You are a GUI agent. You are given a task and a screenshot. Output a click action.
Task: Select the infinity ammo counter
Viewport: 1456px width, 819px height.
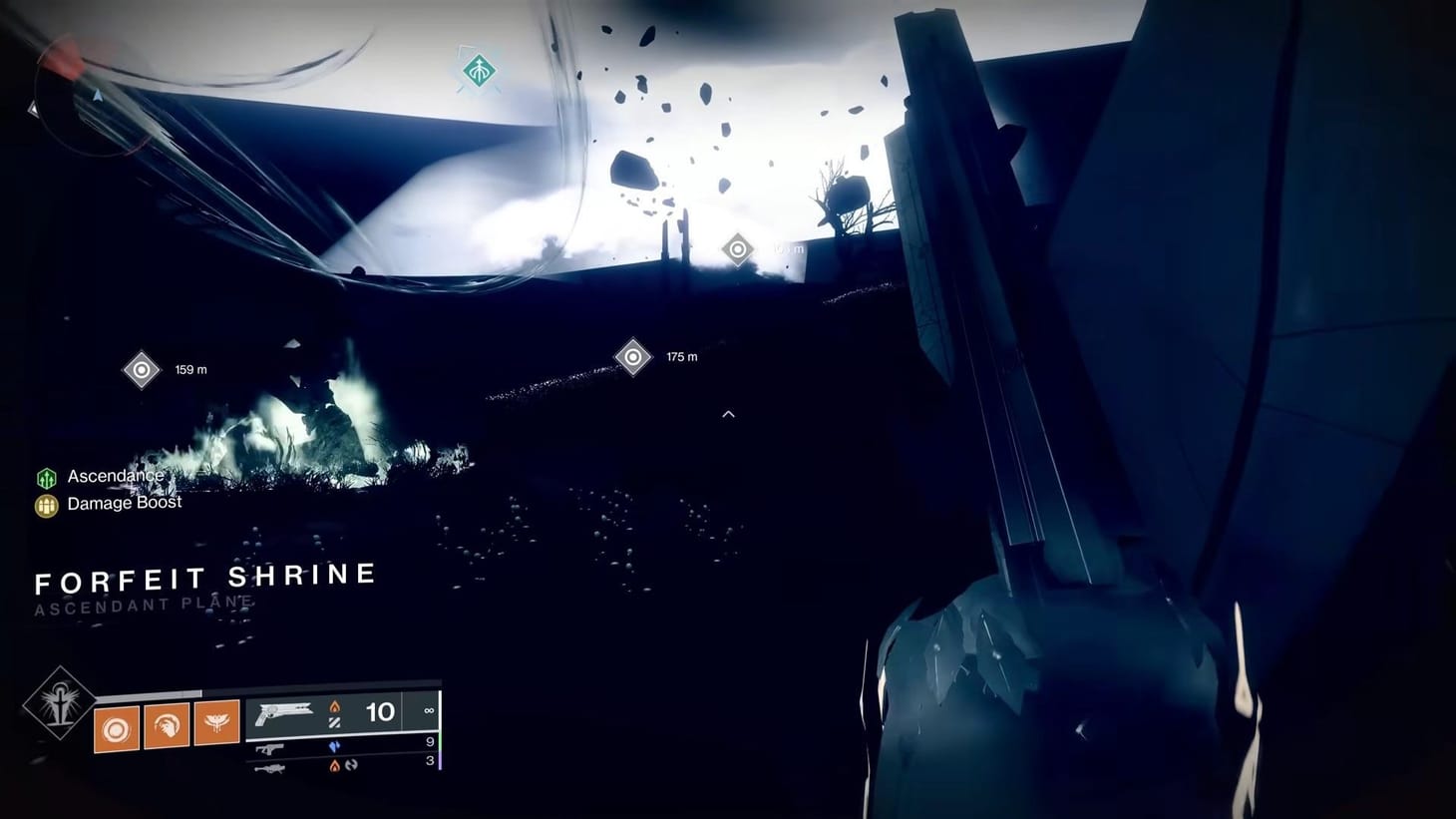click(428, 710)
